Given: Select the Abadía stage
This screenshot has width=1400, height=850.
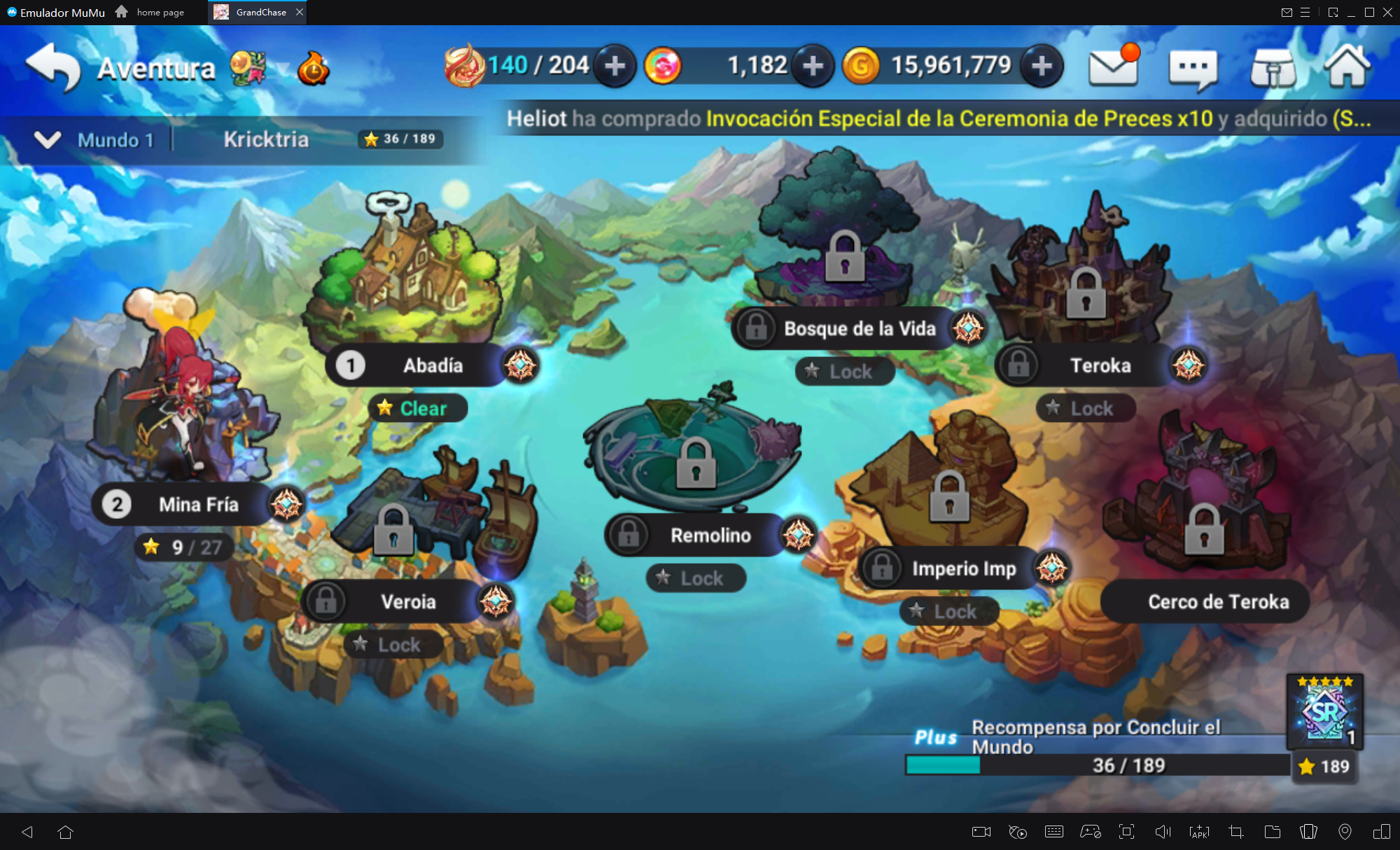Looking at the screenshot, I should click(x=432, y=365).
